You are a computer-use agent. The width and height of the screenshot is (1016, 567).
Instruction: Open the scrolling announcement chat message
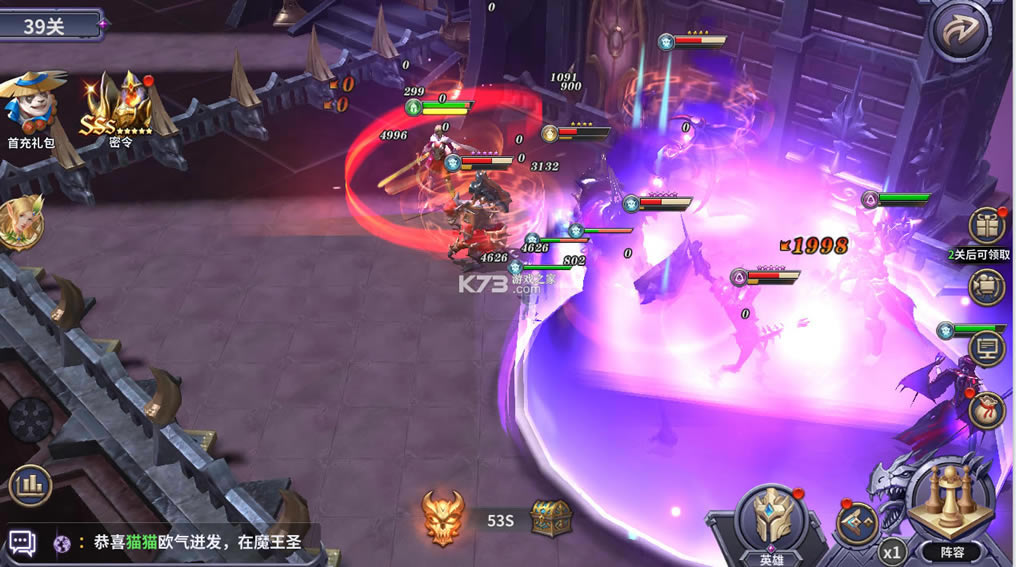pyautogui.click(x=190, y=543)
